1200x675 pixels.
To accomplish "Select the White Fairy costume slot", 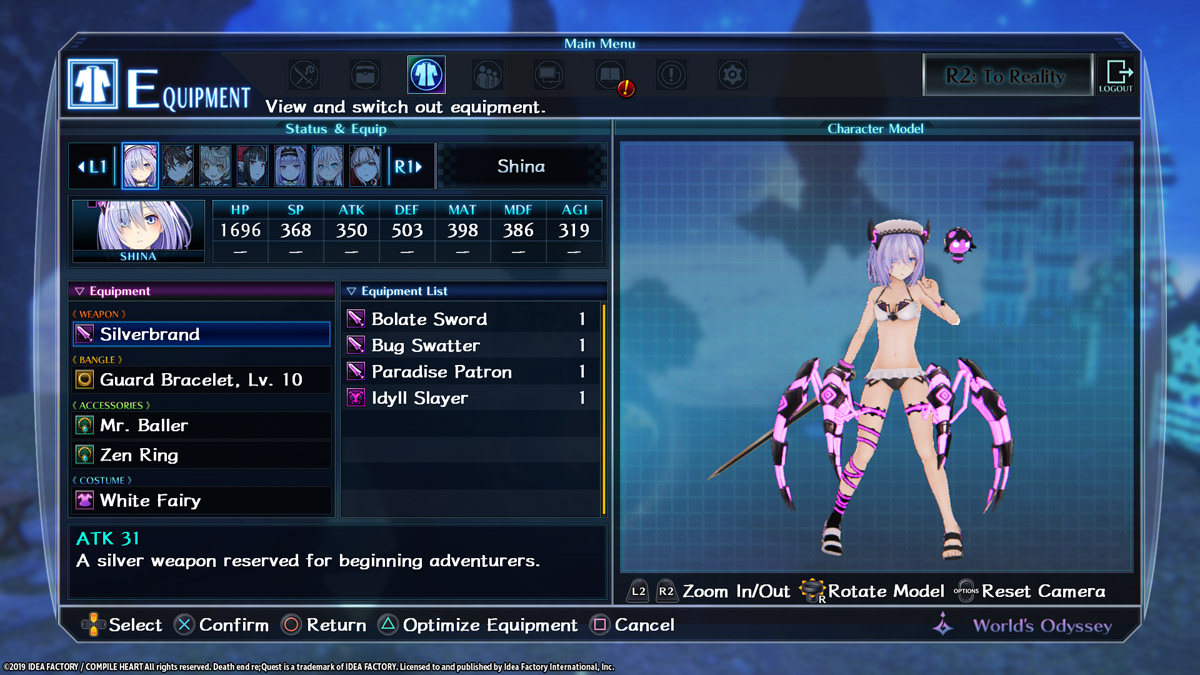I will pyautogui.click(x=202, y=500).
